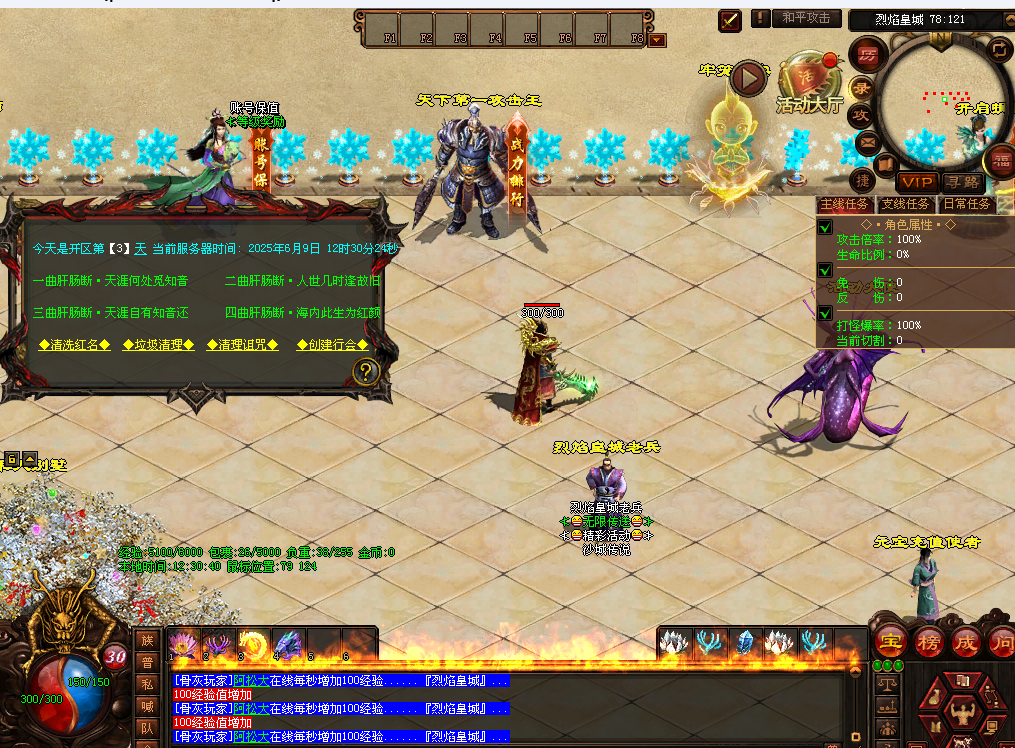Use the golden flame skill in hotbar slot 3
Image resolution: width=1015 pixels, height=748 pixels.
pos(254,644)
